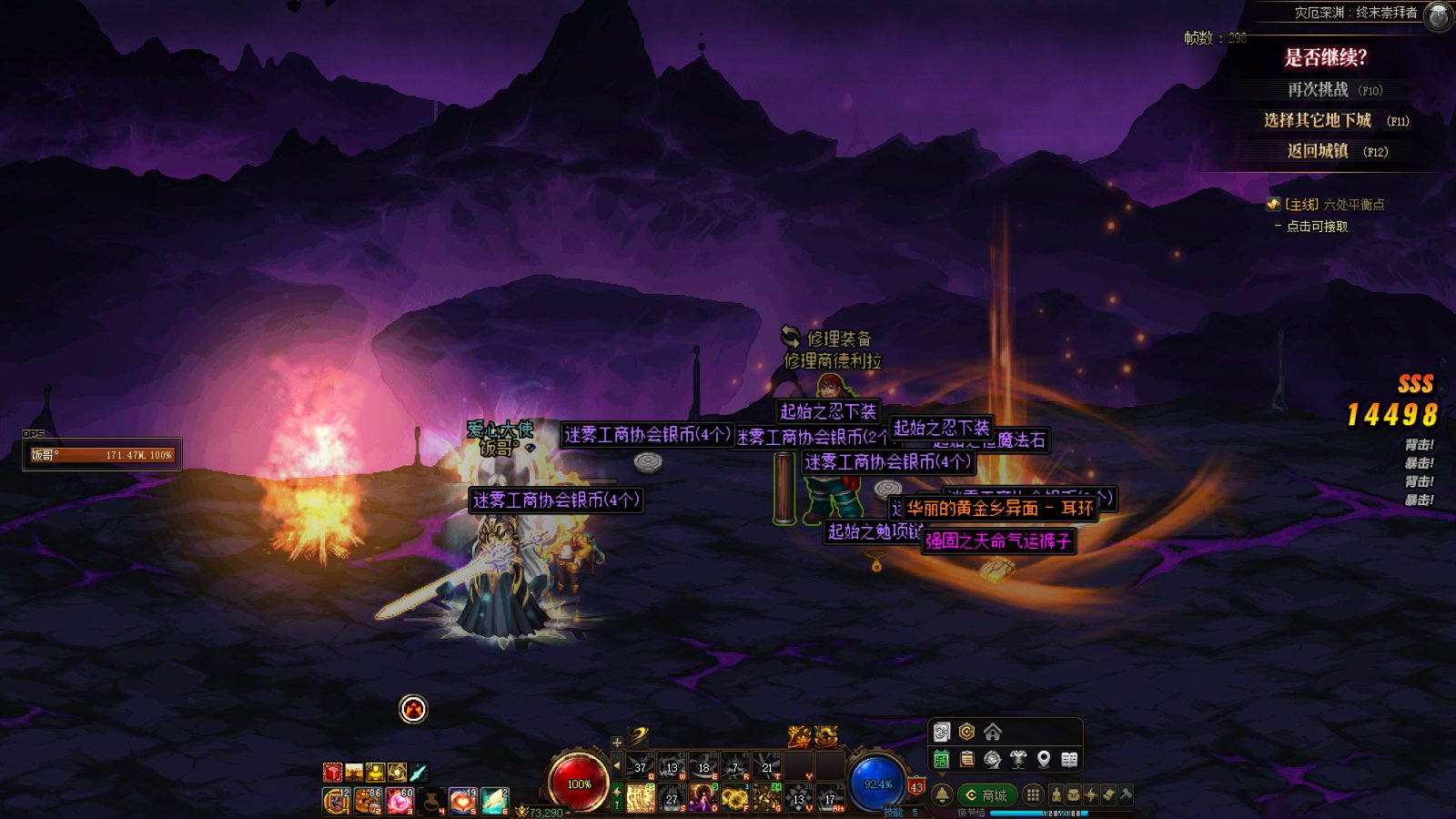This screenshot has width=1456, height=819.
Task: Activate the purple-haired figure skill icon
Action: point(703,798)
